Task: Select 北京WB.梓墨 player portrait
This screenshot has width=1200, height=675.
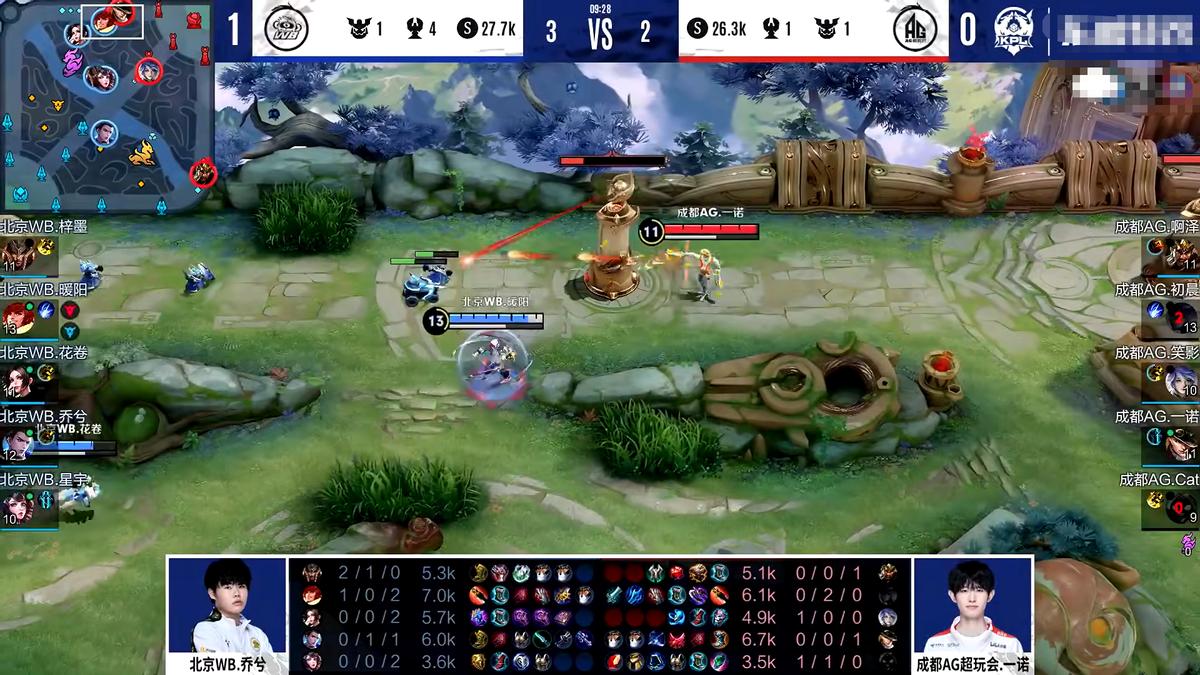Action: 18,254
